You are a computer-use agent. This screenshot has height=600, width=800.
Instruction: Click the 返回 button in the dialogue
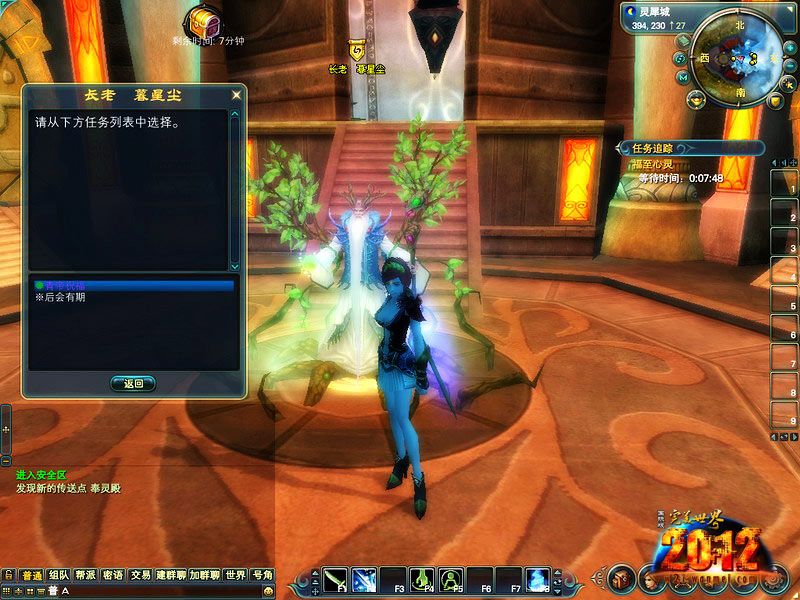point(133,383)
